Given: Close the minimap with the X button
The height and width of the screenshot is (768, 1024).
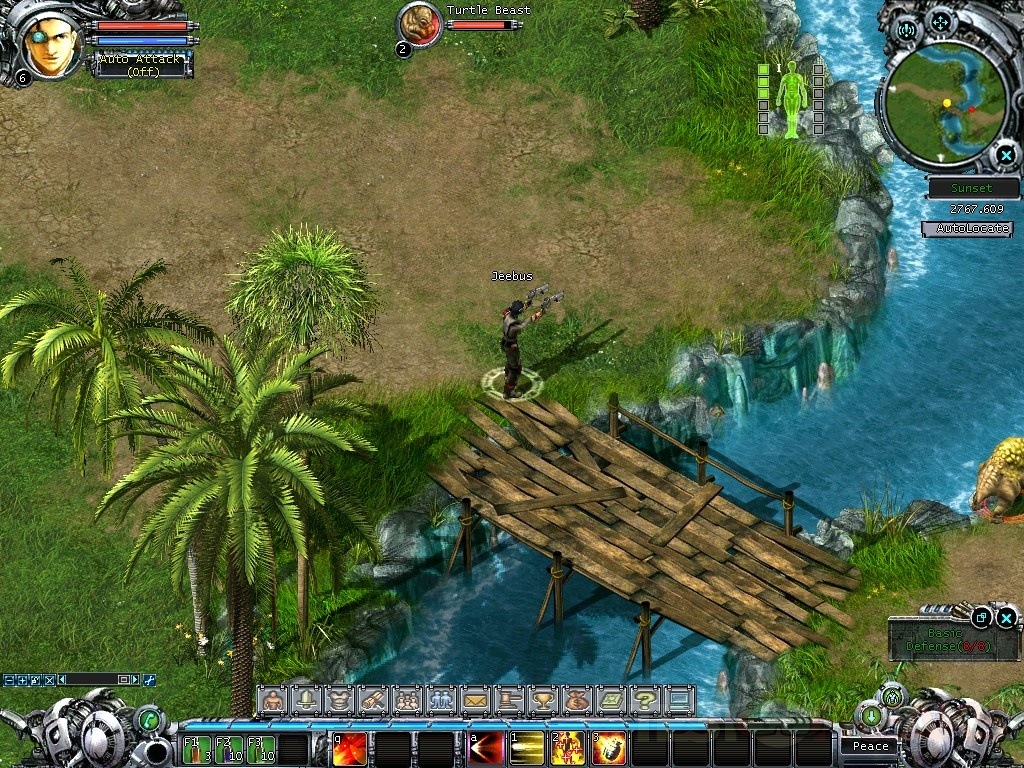Looking at the screenshot, I should point(1005,155).
